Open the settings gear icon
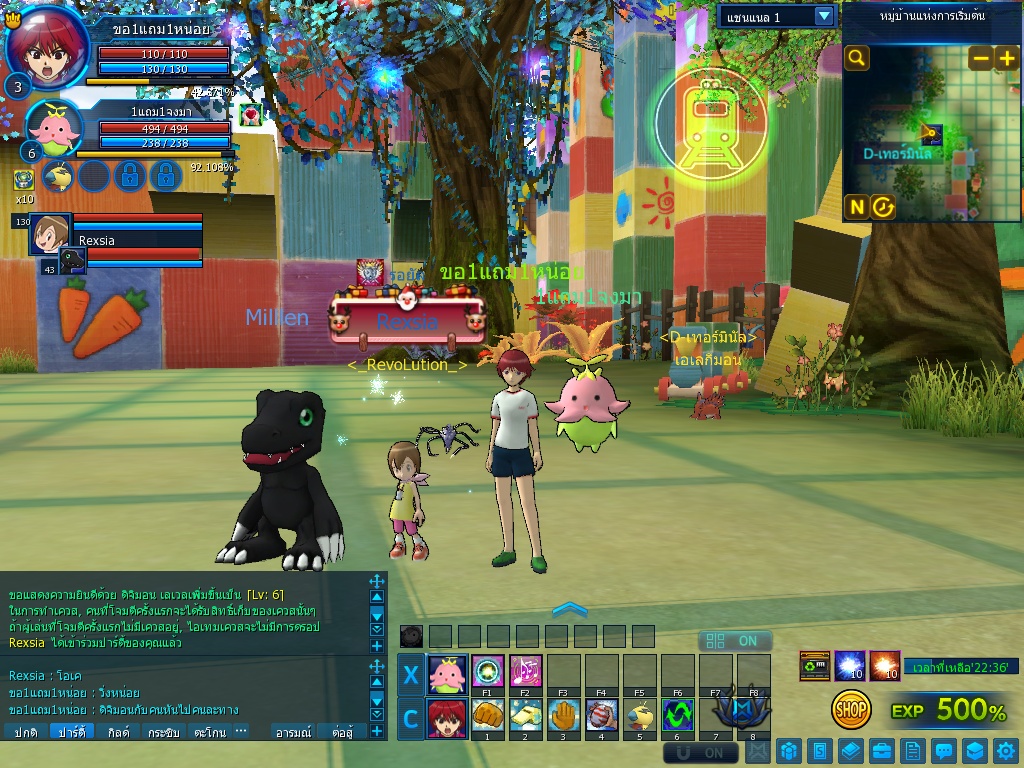The image size is (1024, 768). pyautogui.click(x=1003, y=750)
